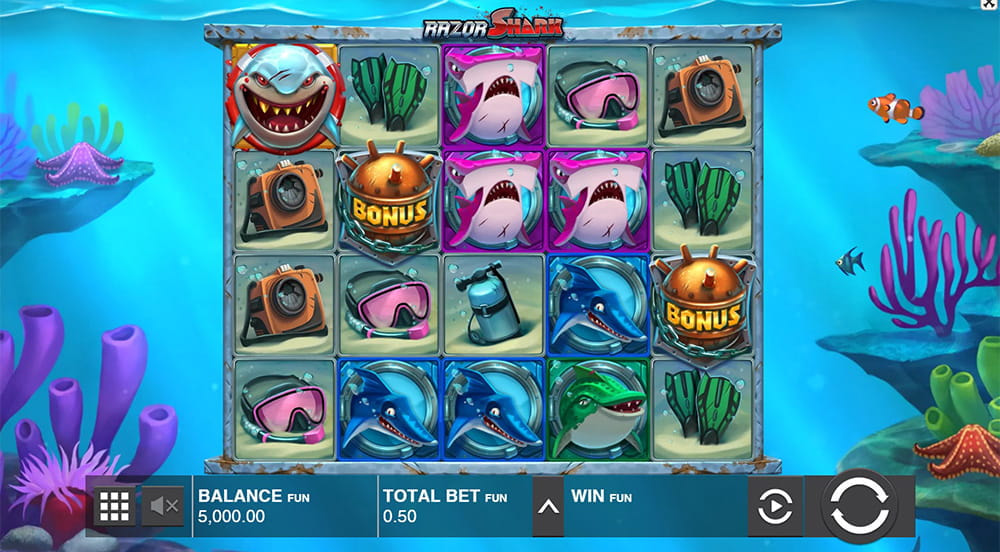Image resolution: width=1000 pixels, height=552 pixels.
Task: Spin the reels with the large circular-arrows button
Action: (859, 506)
